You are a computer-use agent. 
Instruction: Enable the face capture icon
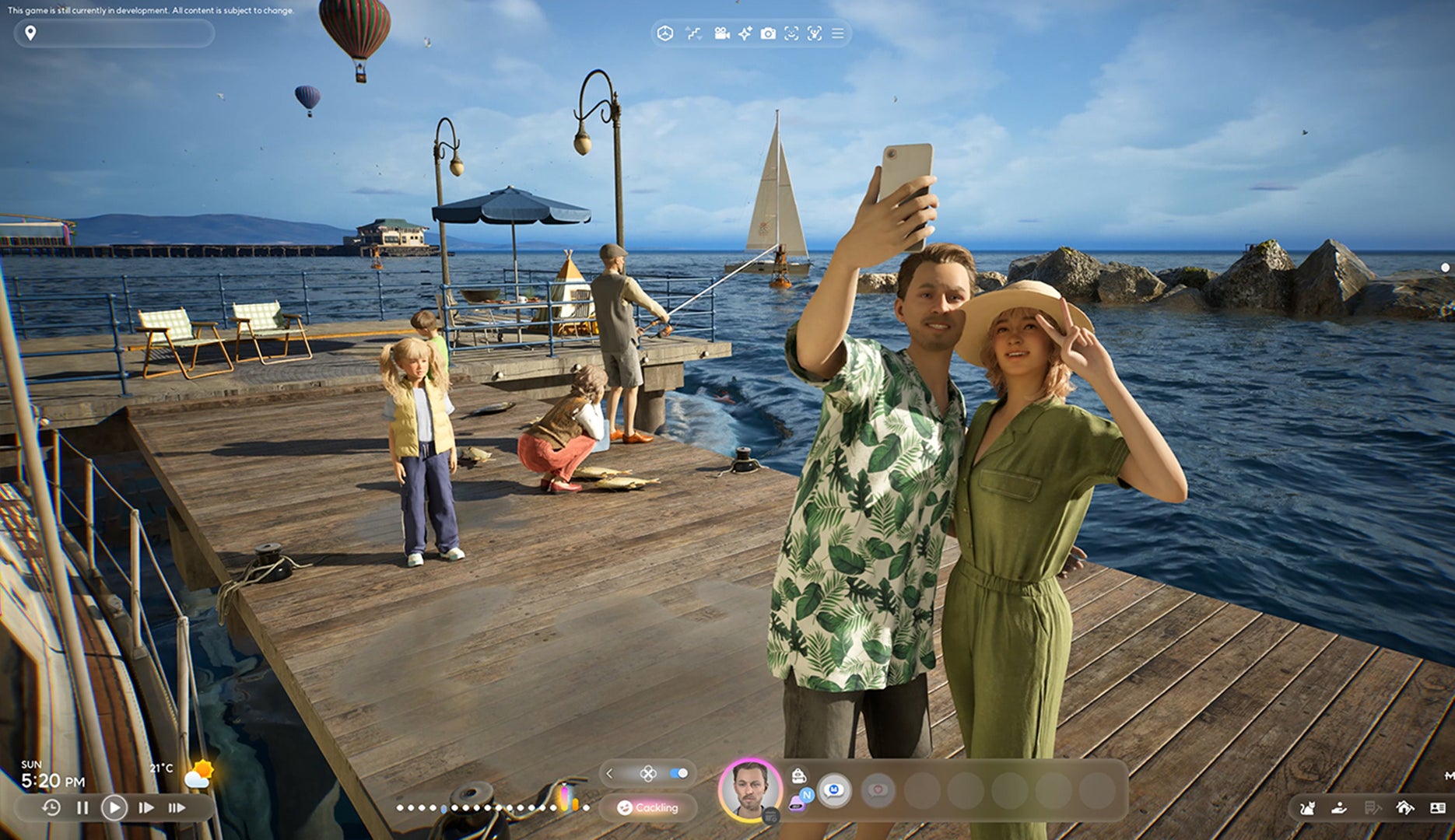point(791,33)
